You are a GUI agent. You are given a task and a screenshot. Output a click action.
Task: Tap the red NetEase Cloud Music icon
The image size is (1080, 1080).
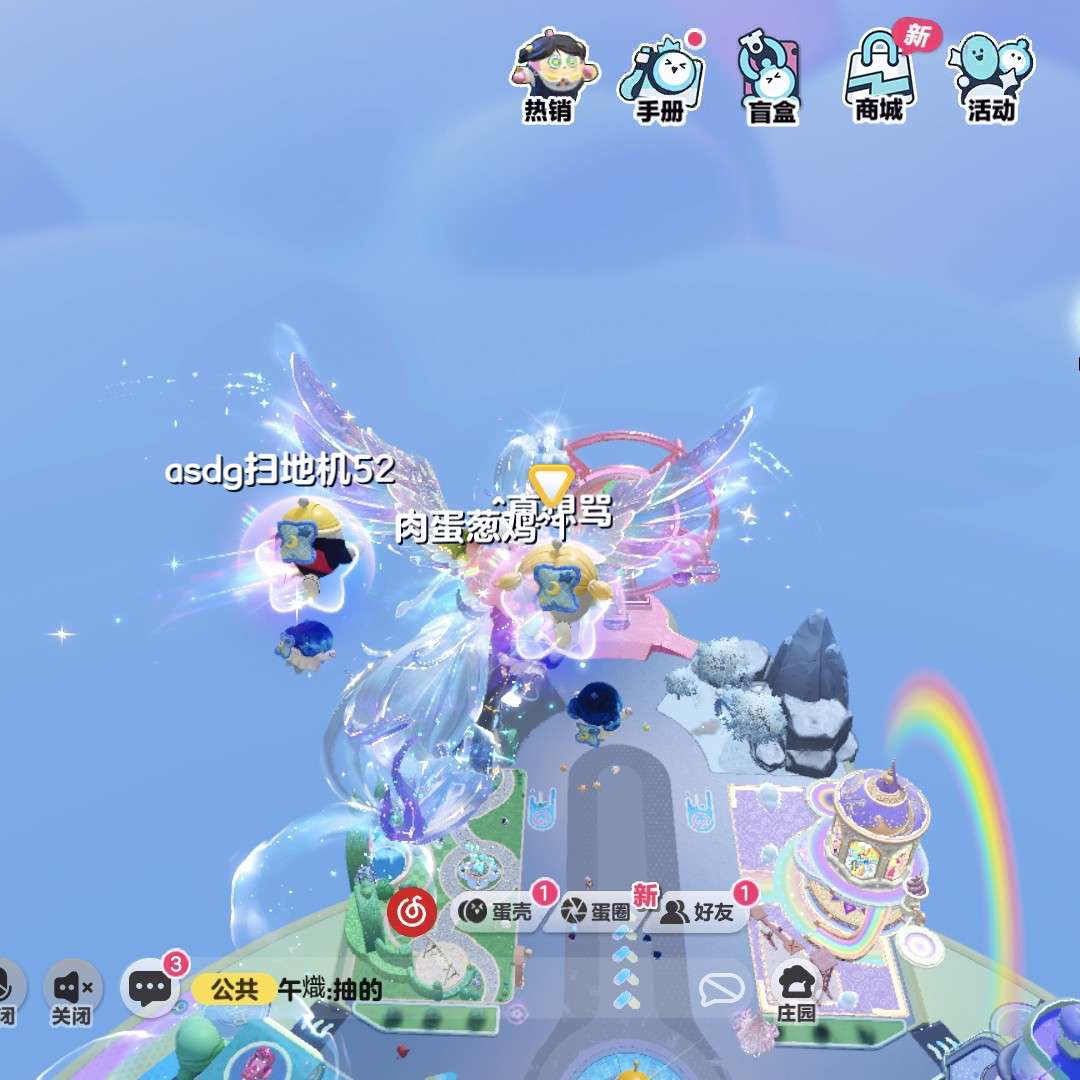pos(411,911)
